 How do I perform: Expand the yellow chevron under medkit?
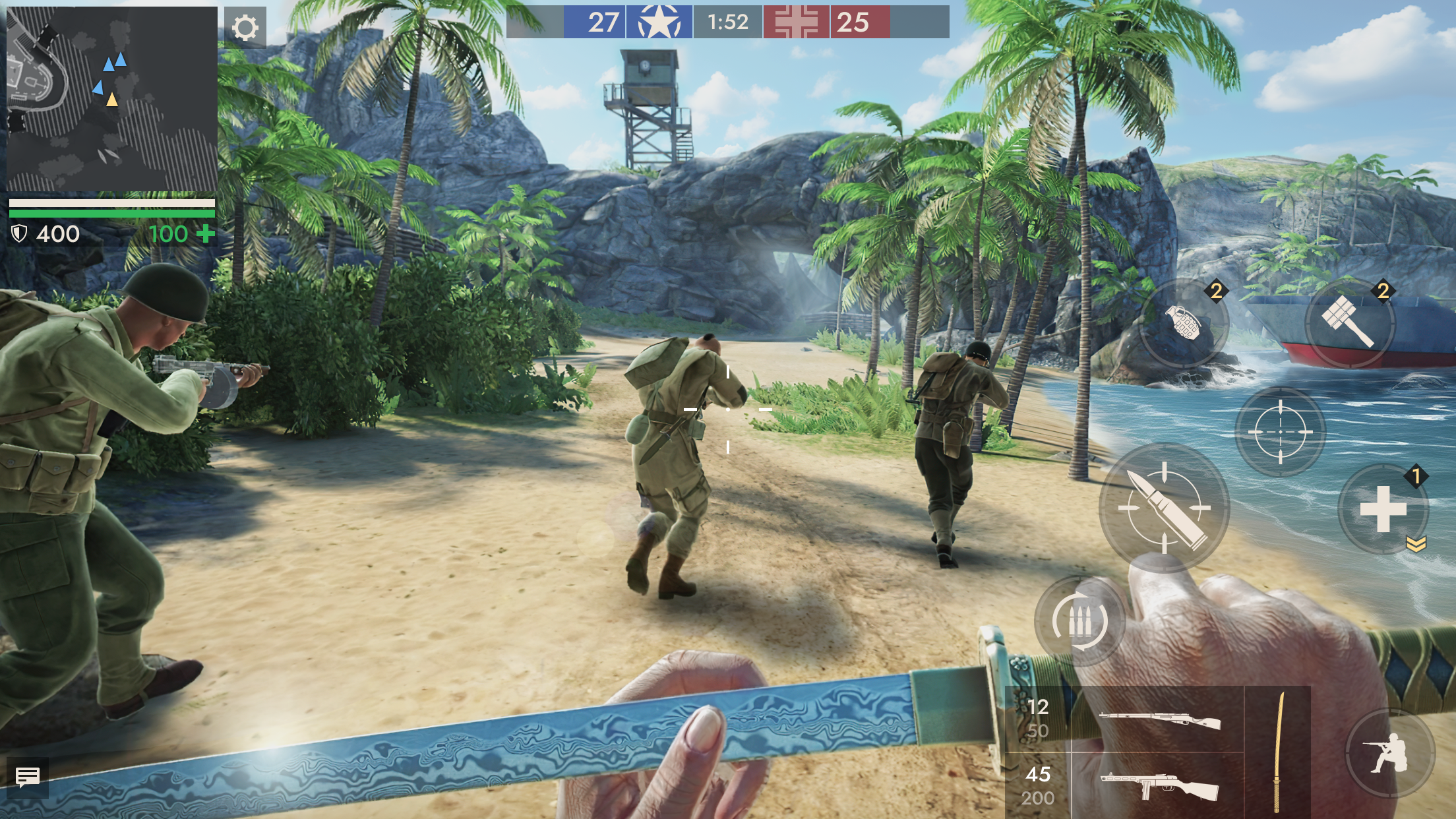point(1416,543)
